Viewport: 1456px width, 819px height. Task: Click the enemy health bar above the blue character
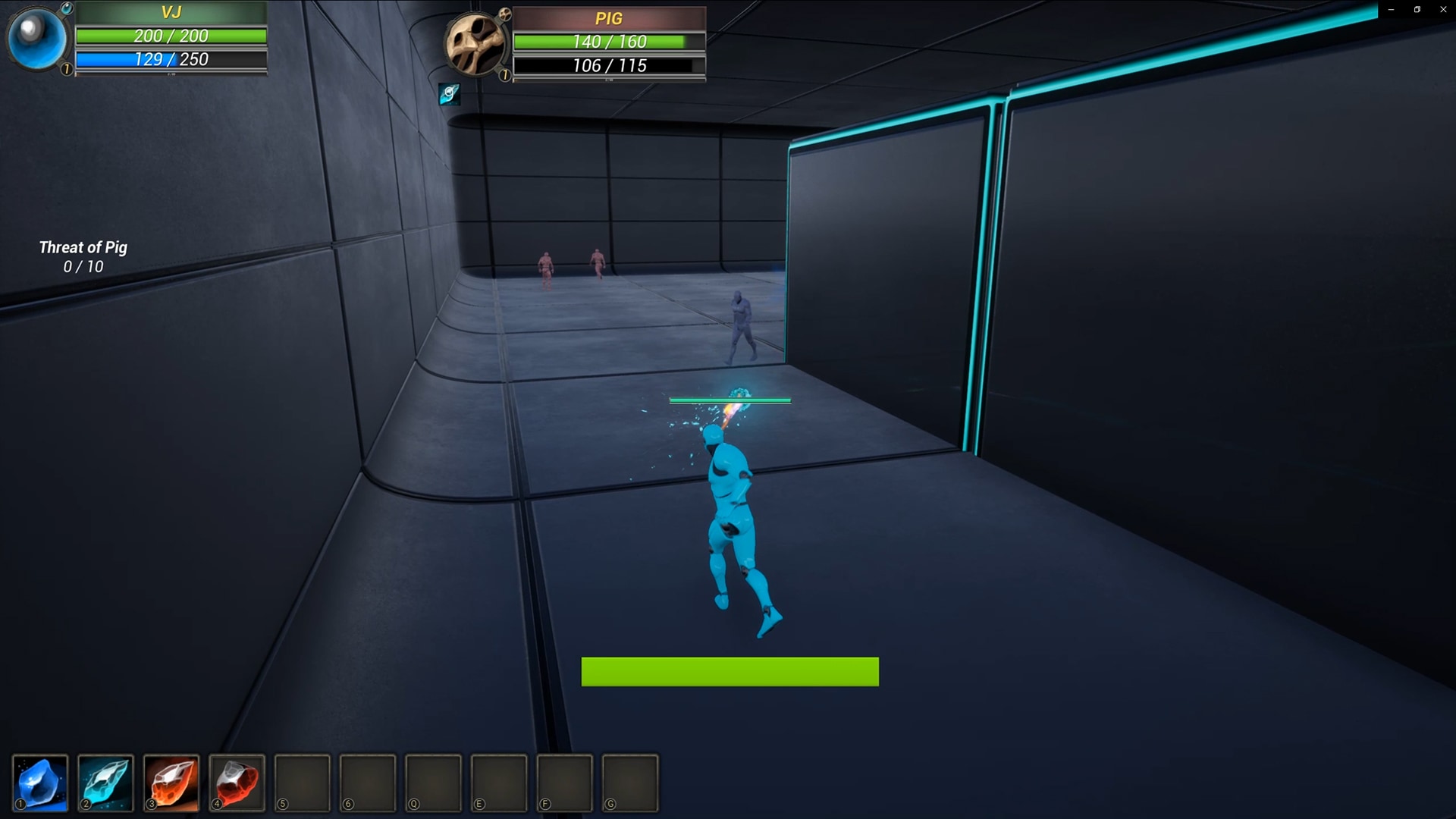pyautogui.click(x=730, y=399)
